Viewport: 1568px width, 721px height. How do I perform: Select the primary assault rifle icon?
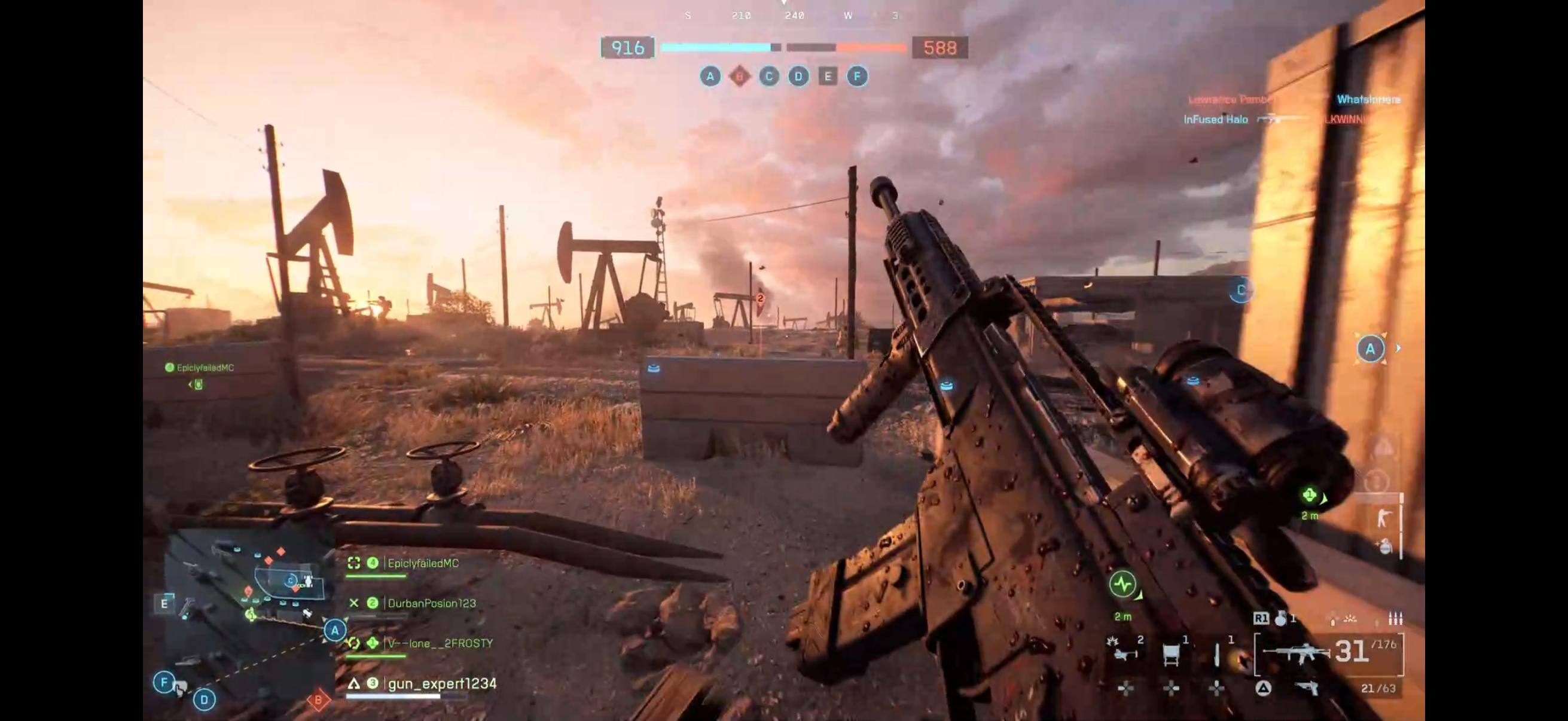pos(1297,652)
